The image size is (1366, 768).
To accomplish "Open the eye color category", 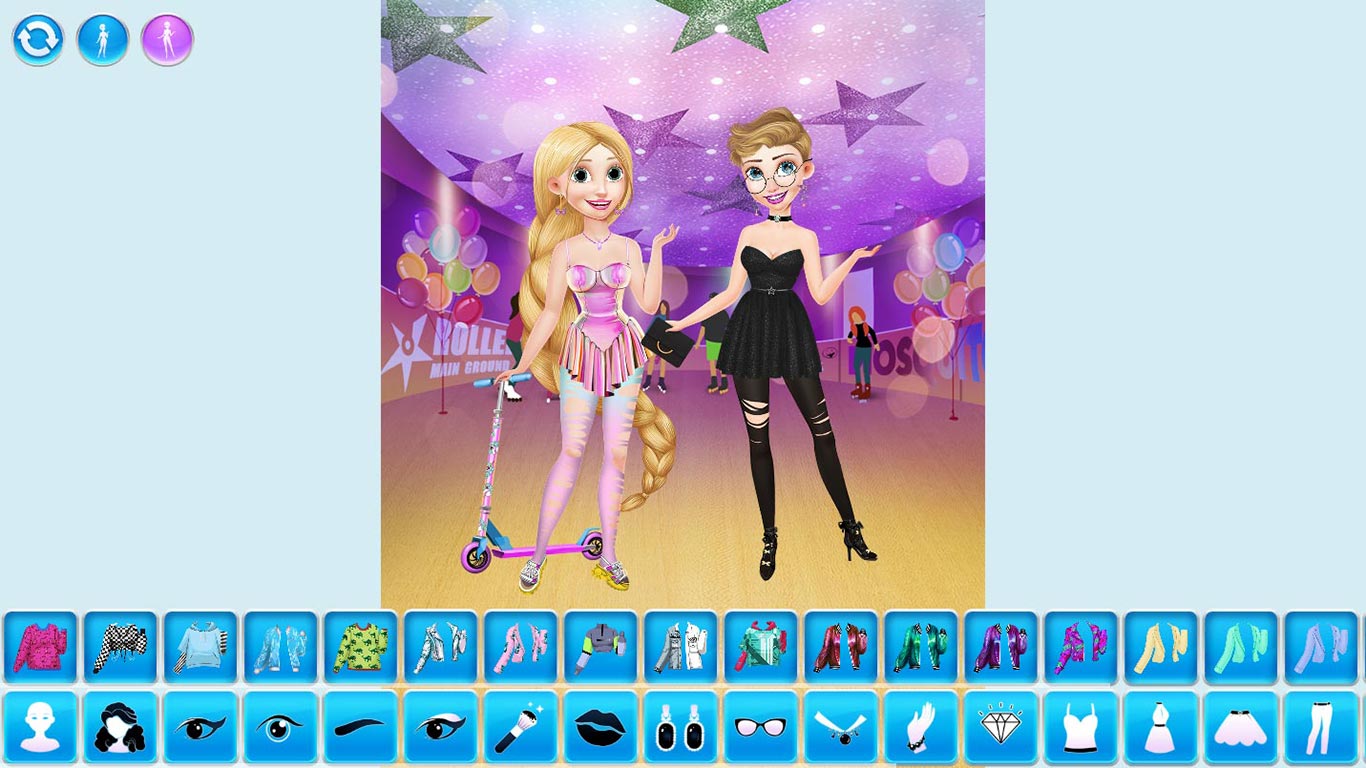I will 279,728.
